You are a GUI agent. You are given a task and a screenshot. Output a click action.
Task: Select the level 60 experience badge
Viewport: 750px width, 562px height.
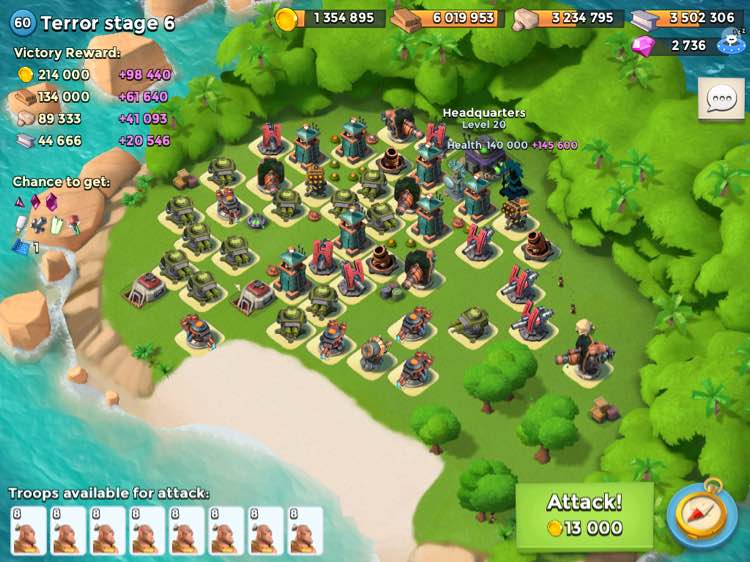[23, 23]
